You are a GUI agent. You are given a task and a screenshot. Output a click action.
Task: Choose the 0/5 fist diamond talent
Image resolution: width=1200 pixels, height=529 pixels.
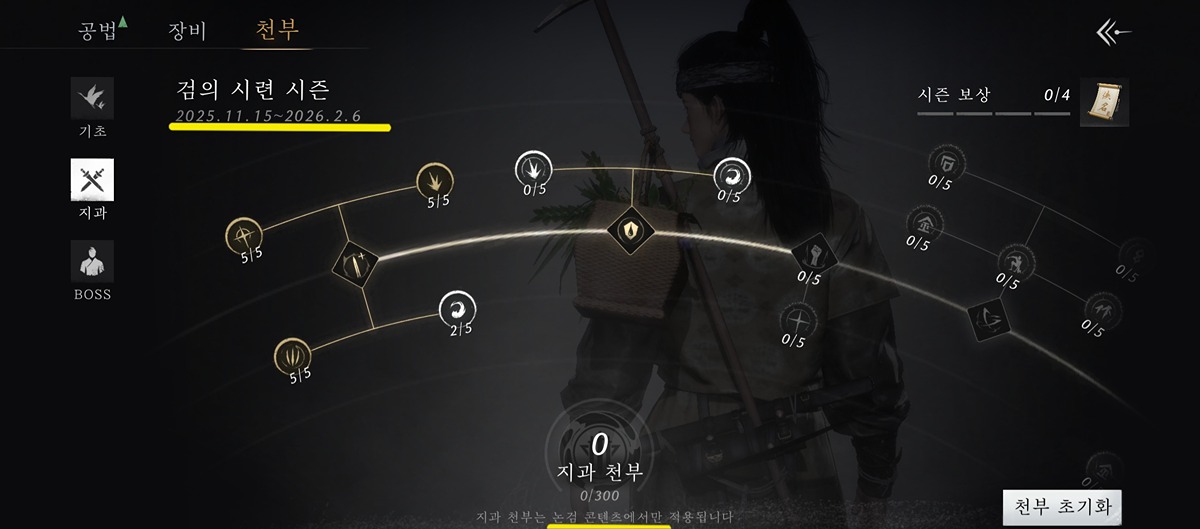coord(813,254)
